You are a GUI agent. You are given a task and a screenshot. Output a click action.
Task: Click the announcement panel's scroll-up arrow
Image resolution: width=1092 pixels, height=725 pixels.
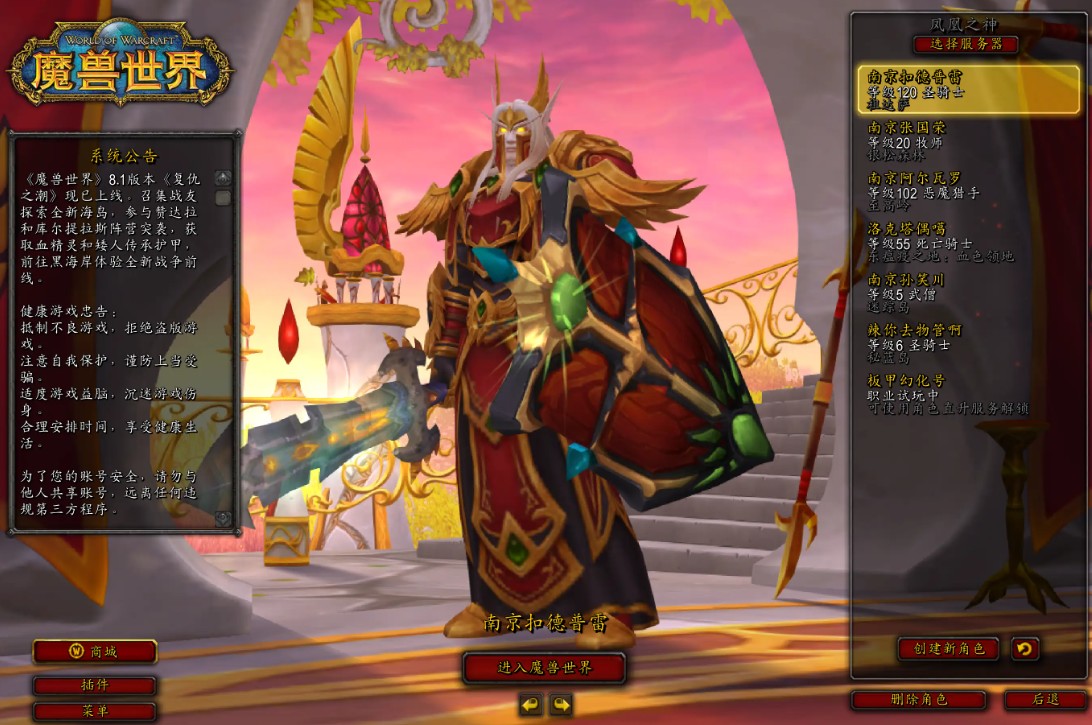223,179
